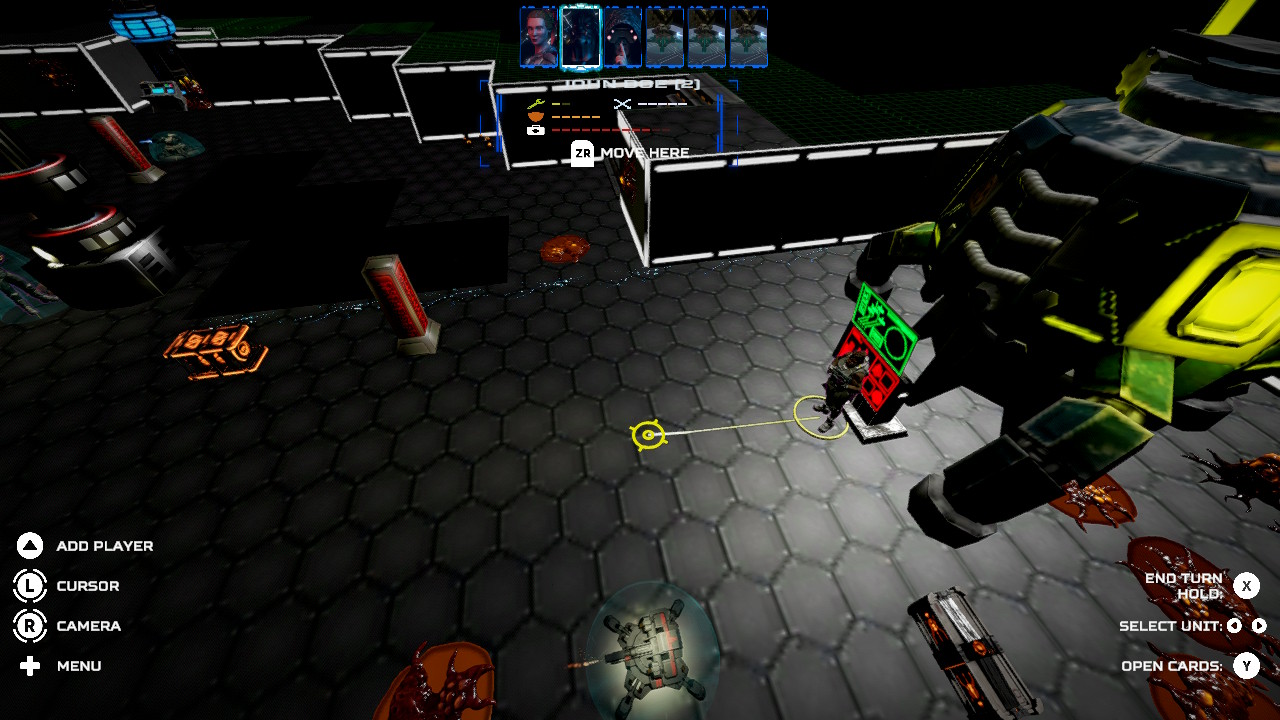This screenshot has height=720, width=1280.
Task: Click the ZR button icon beside Move Here
Action: click(x=583, y=154)
